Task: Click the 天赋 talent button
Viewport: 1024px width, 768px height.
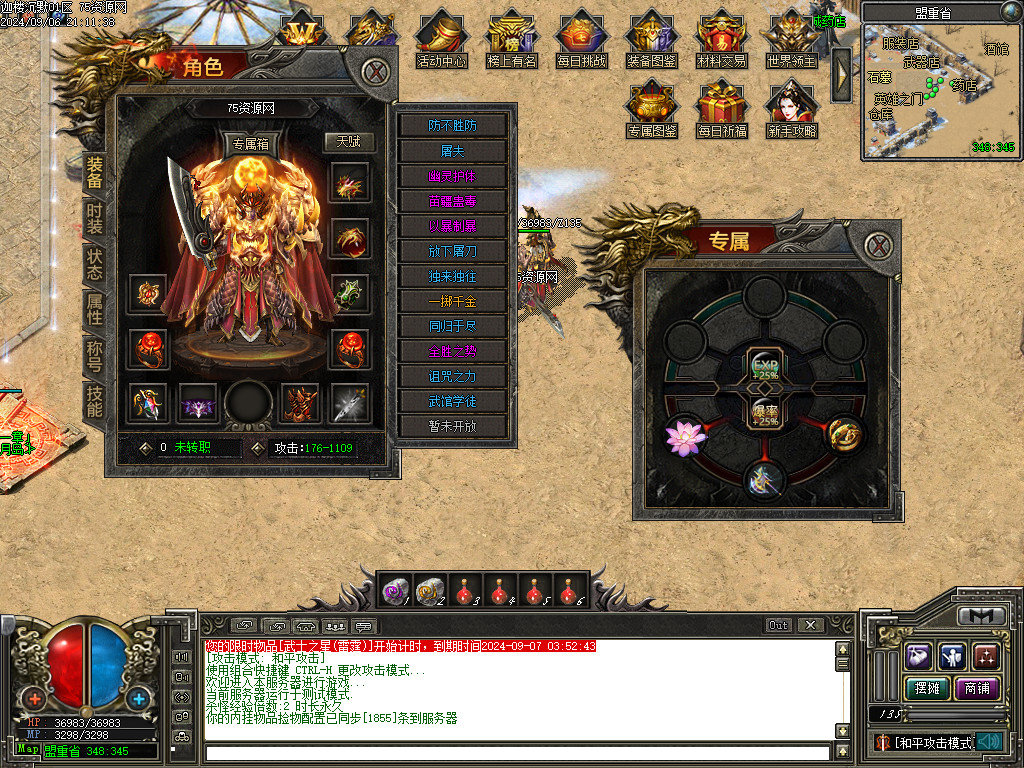Action: [348, 142]
